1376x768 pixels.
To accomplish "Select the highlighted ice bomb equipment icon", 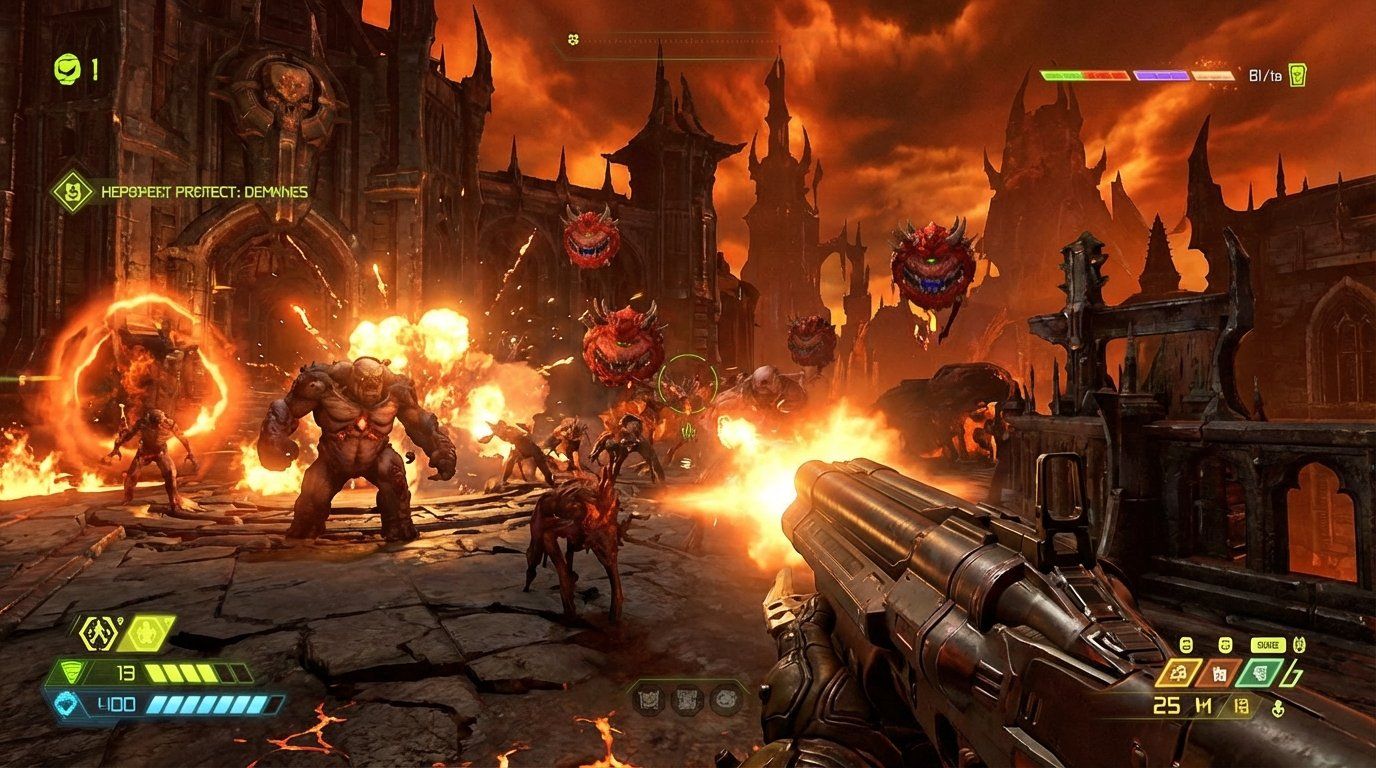I will tap(146, 633).
